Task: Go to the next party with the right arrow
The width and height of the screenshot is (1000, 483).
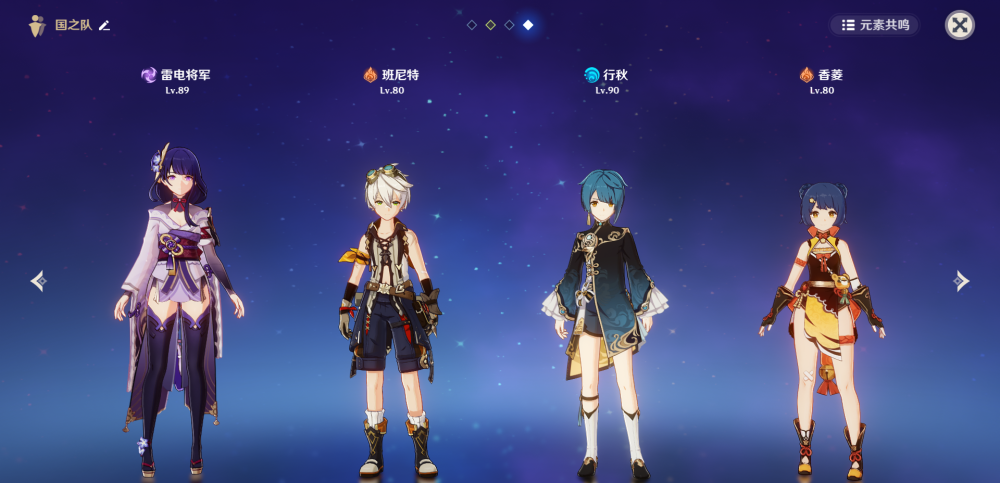Action: pyautogui.click(x=961, y=281)
